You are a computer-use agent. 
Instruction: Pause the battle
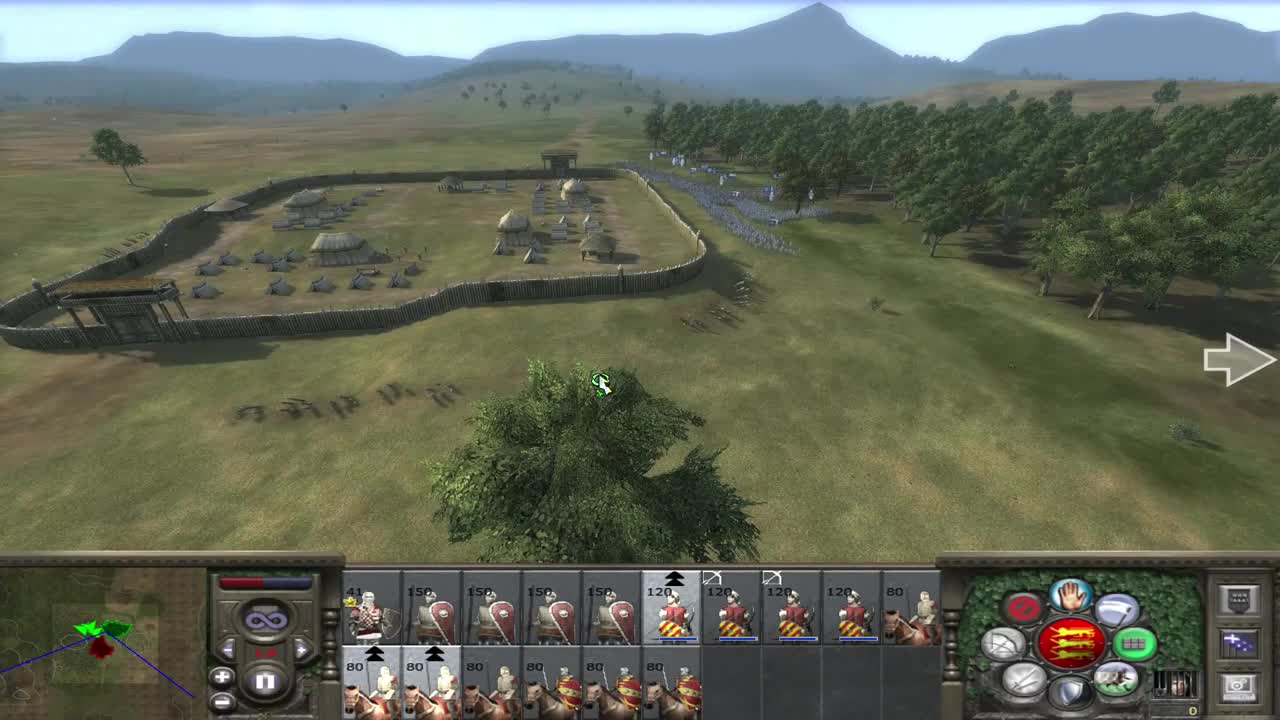[265, 680]
